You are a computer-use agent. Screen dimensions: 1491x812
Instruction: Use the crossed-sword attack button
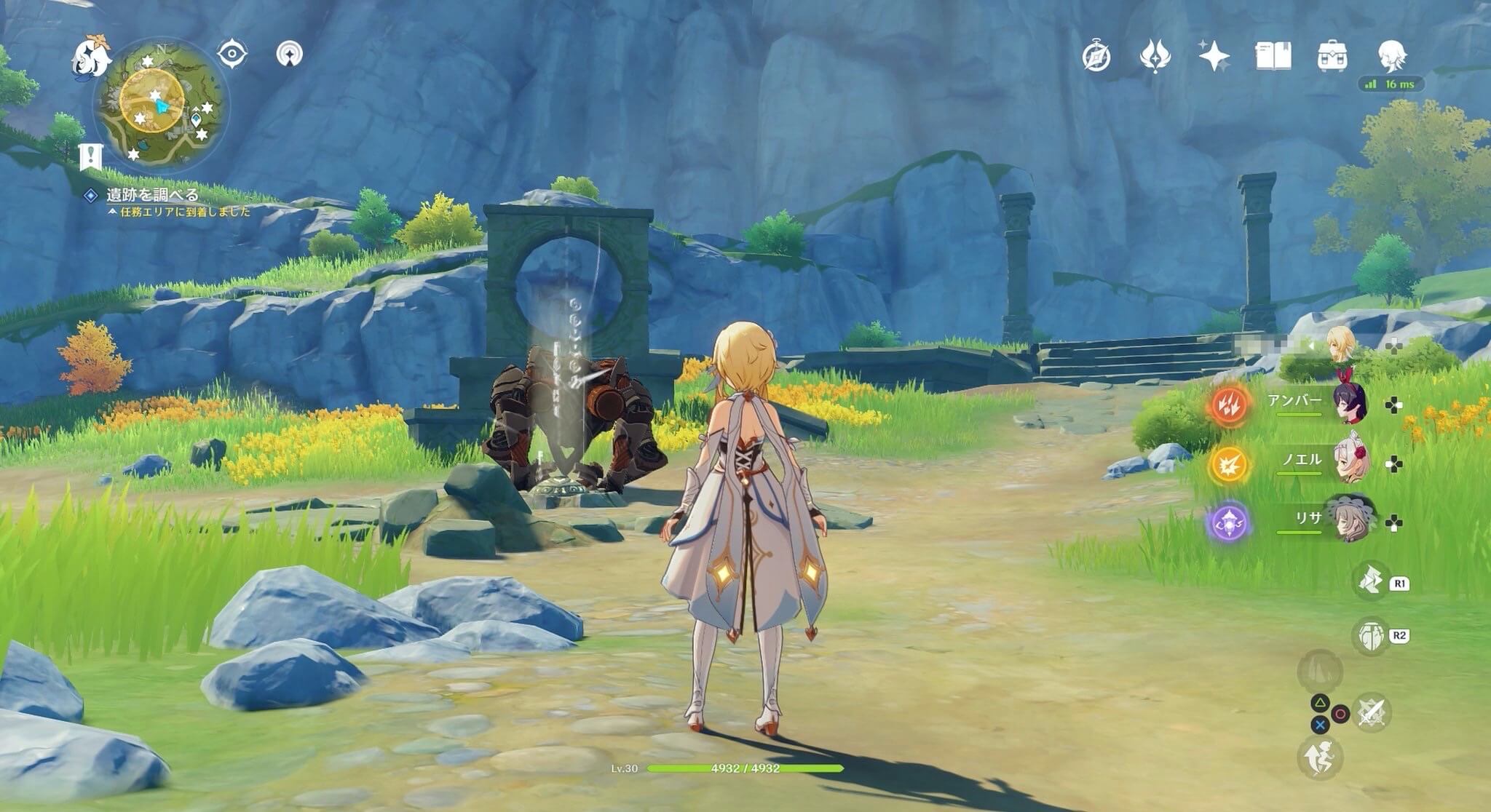1372,712
